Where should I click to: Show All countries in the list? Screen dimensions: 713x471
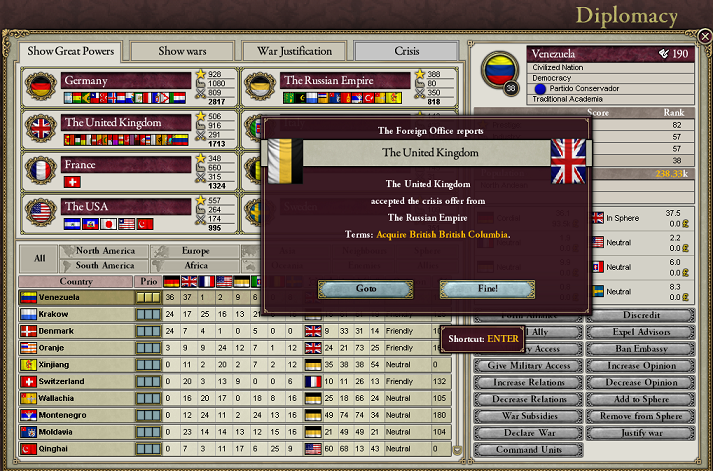pyautogui.click(x=40, y=258)
